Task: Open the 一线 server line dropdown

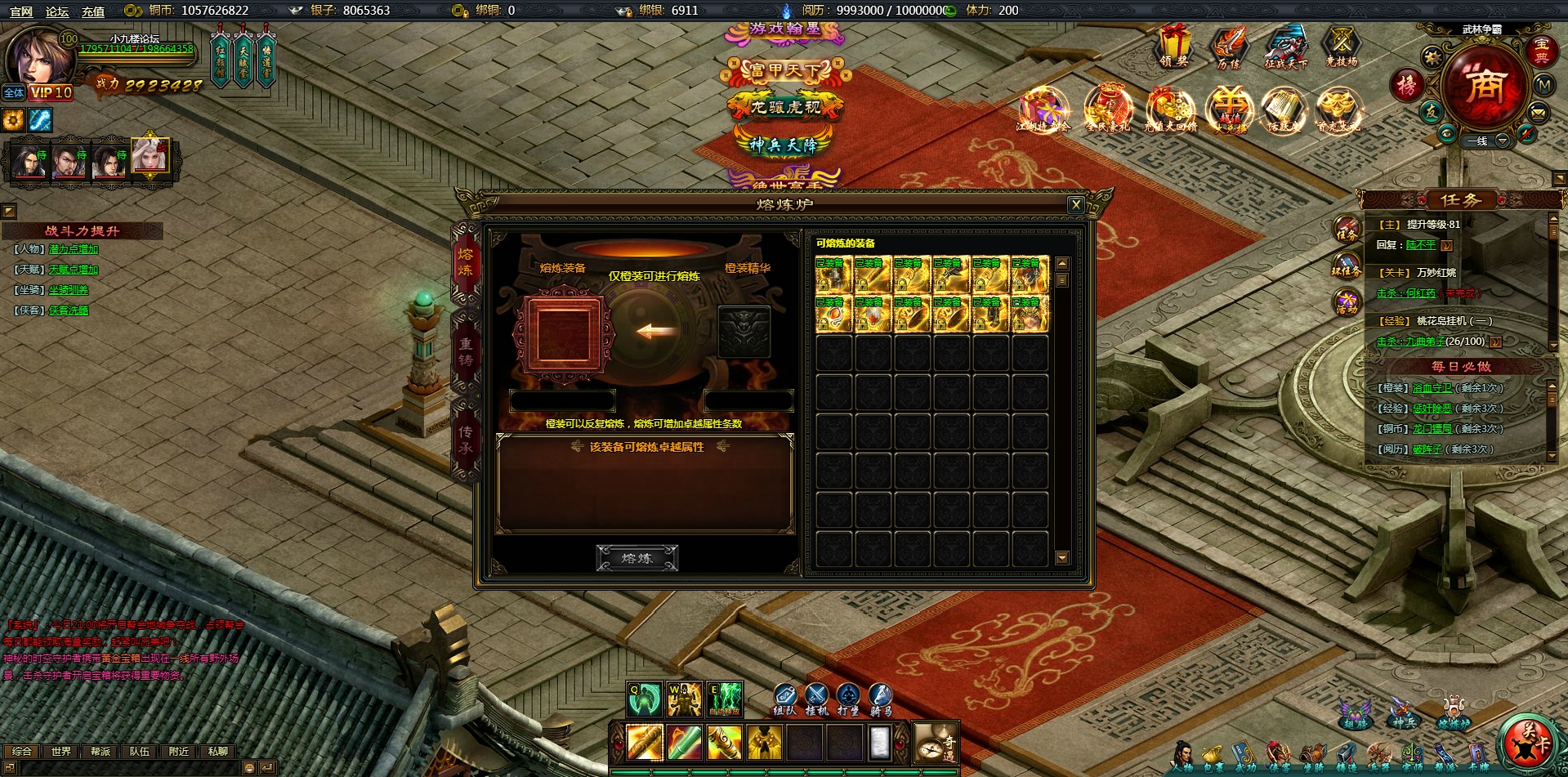Action: [1502, 141]
